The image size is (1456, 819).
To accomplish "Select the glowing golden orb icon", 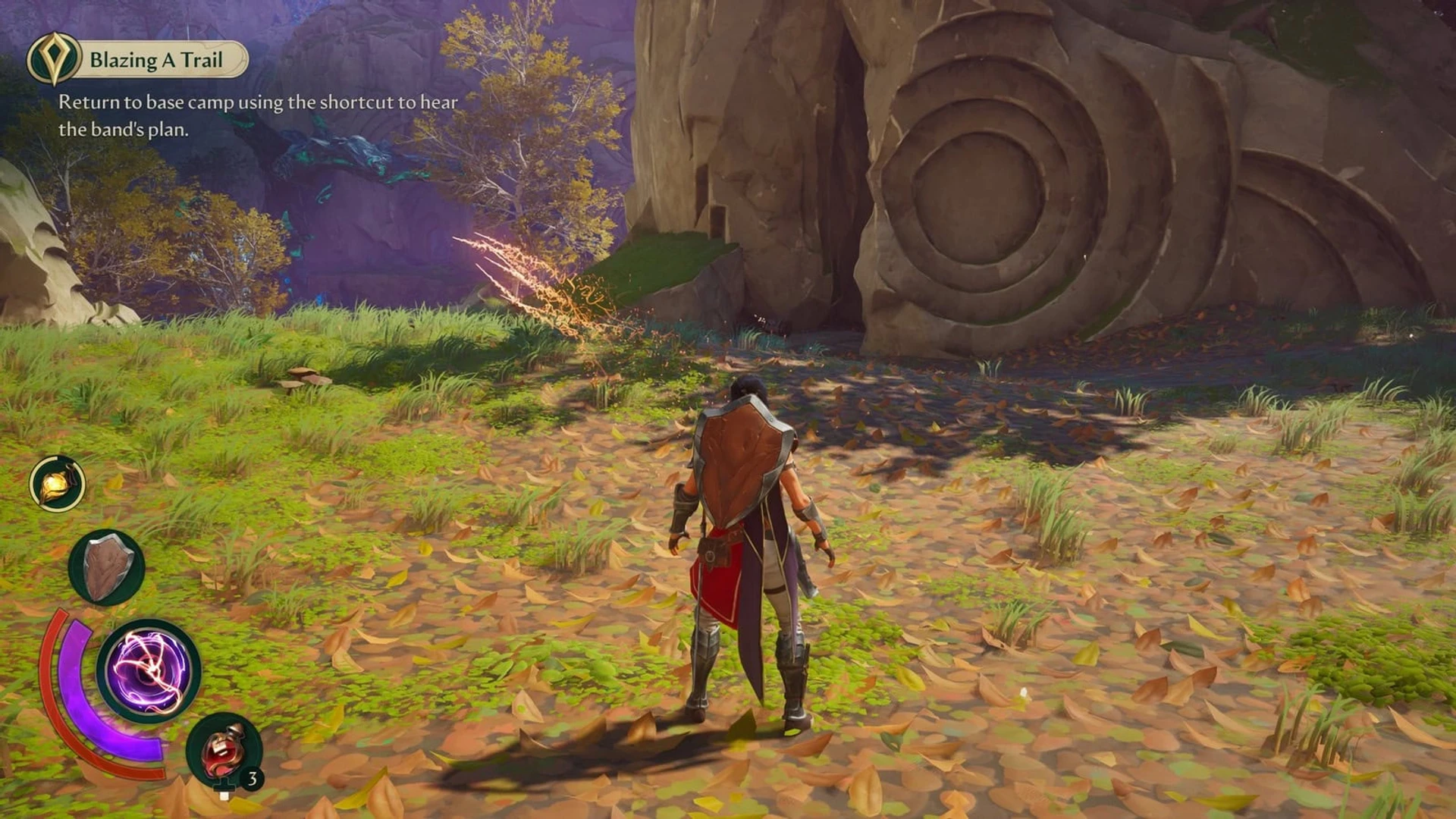I will tap(58, 484).
